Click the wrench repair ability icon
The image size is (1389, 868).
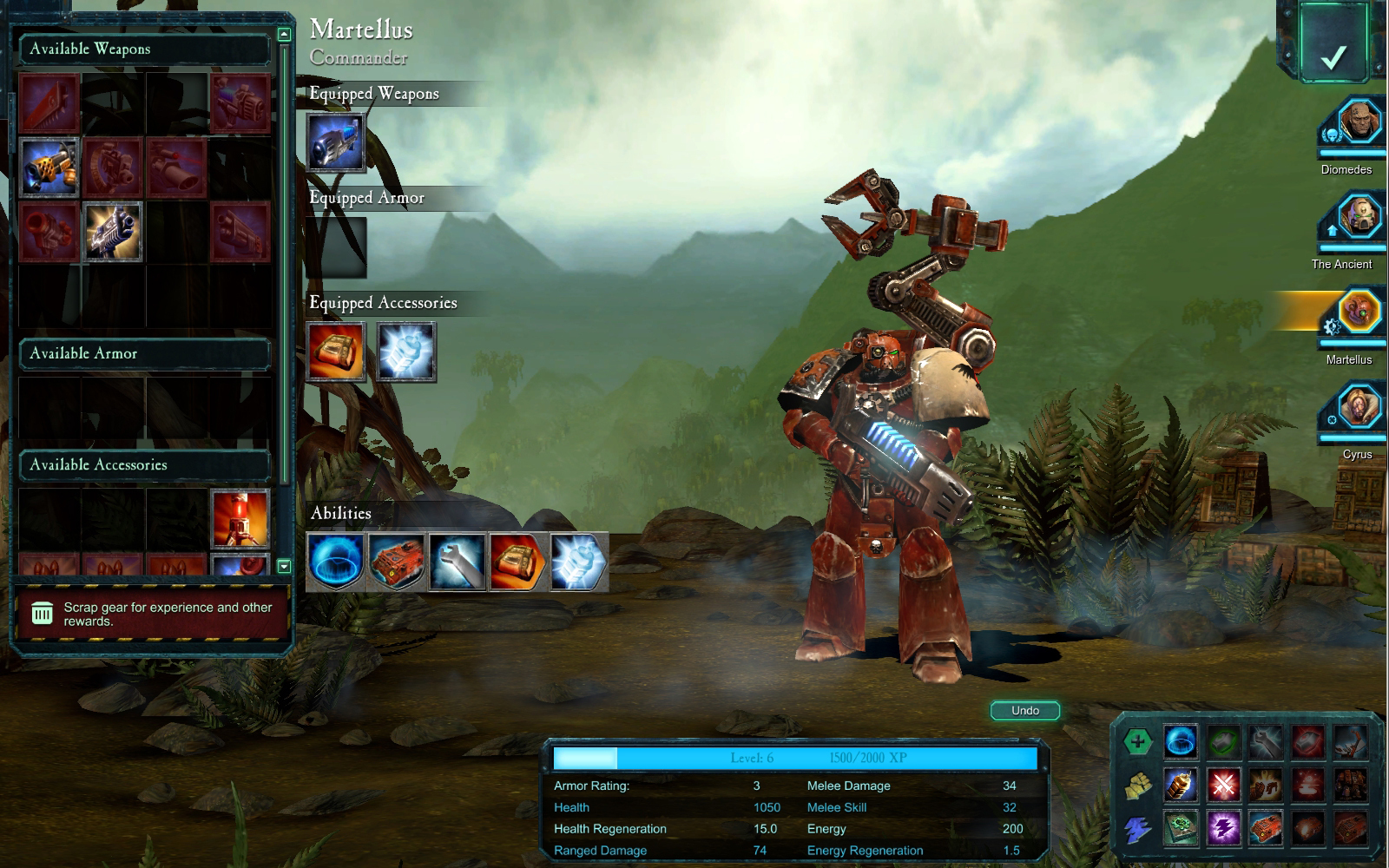458,562
